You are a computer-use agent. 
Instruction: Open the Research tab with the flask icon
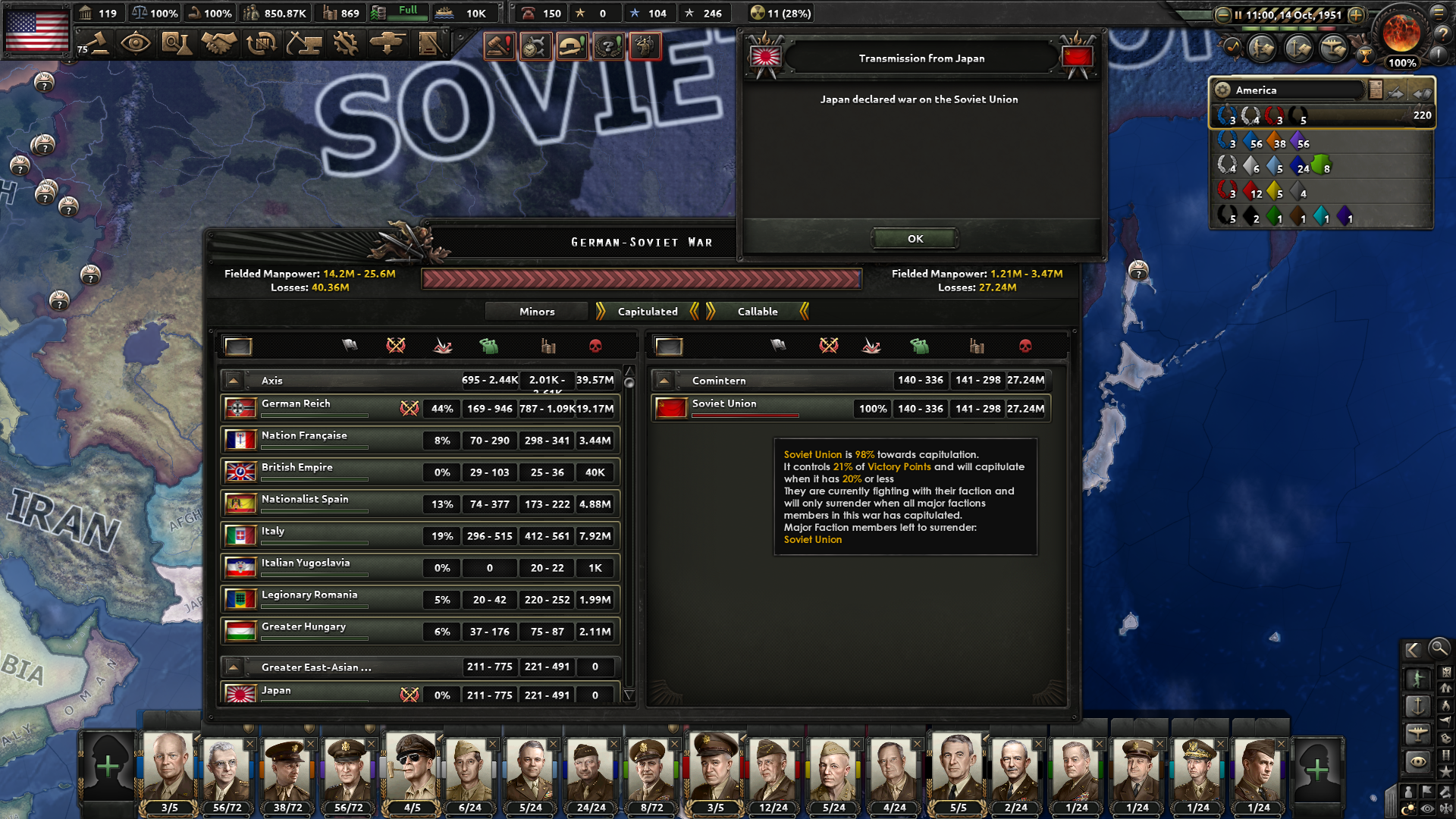[x=177, y=44]
